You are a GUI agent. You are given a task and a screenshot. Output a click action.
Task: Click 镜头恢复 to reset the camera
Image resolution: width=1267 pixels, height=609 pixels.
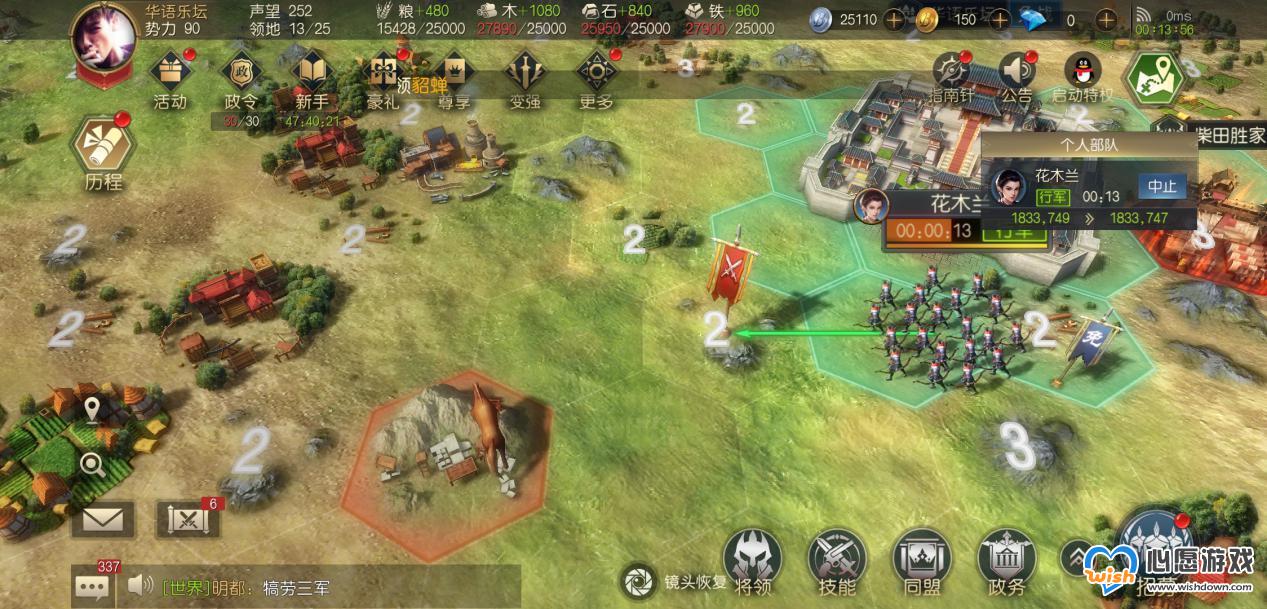[x=637, y=581]
